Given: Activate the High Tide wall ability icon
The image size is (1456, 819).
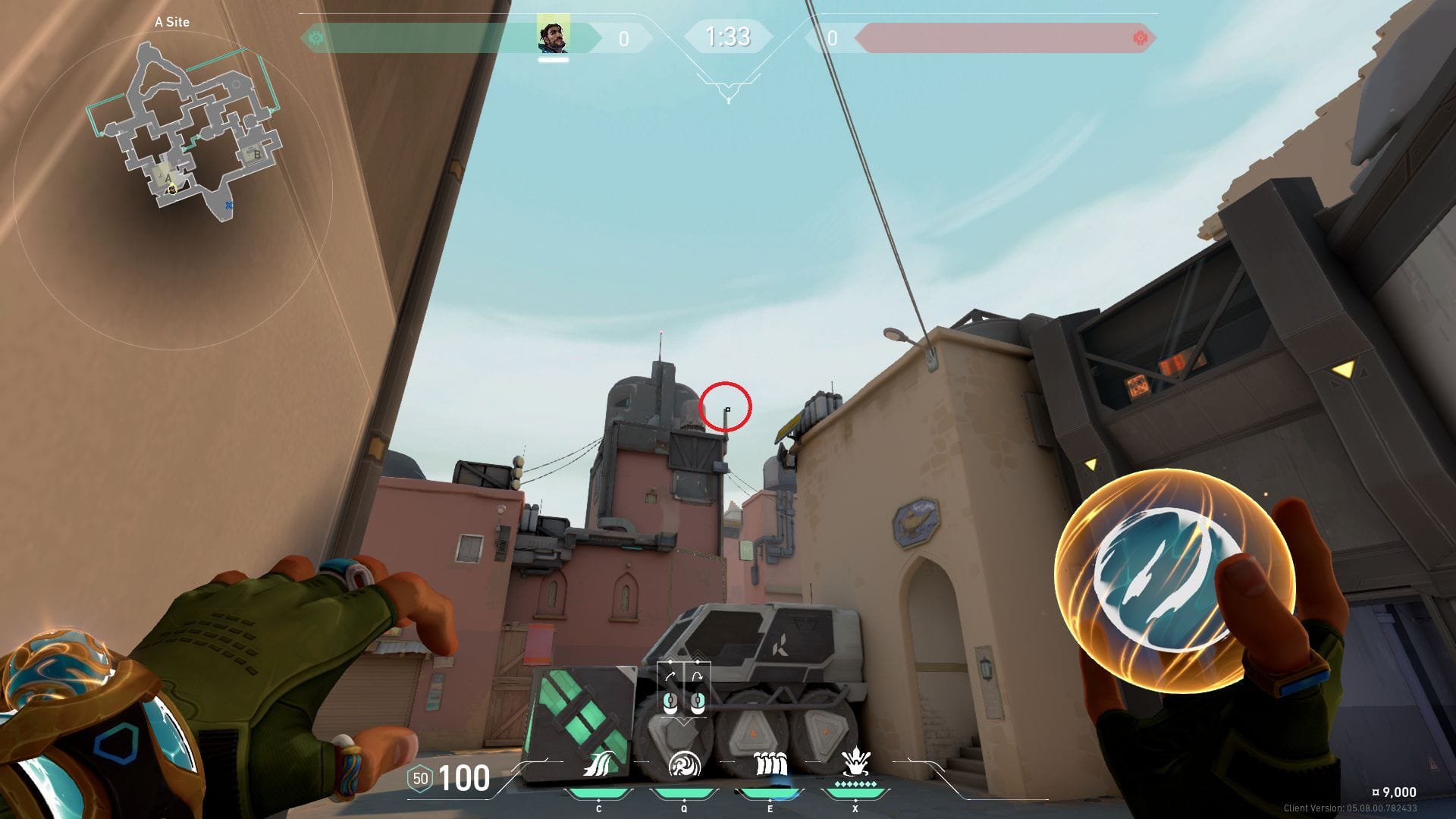Looking at the screenshot, I should pos(770,765).
